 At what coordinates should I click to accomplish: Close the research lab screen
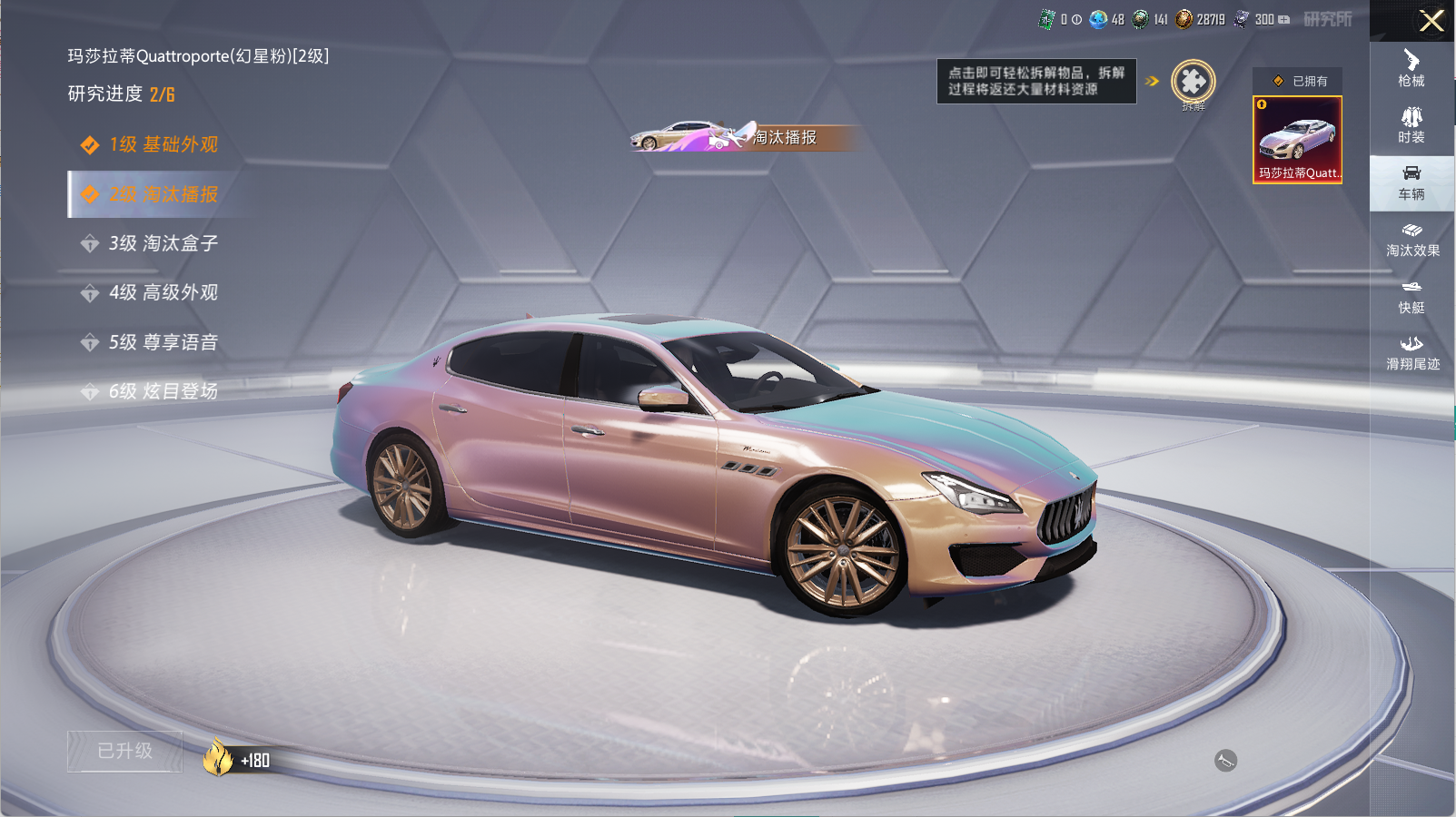(x=1431, y=21)
